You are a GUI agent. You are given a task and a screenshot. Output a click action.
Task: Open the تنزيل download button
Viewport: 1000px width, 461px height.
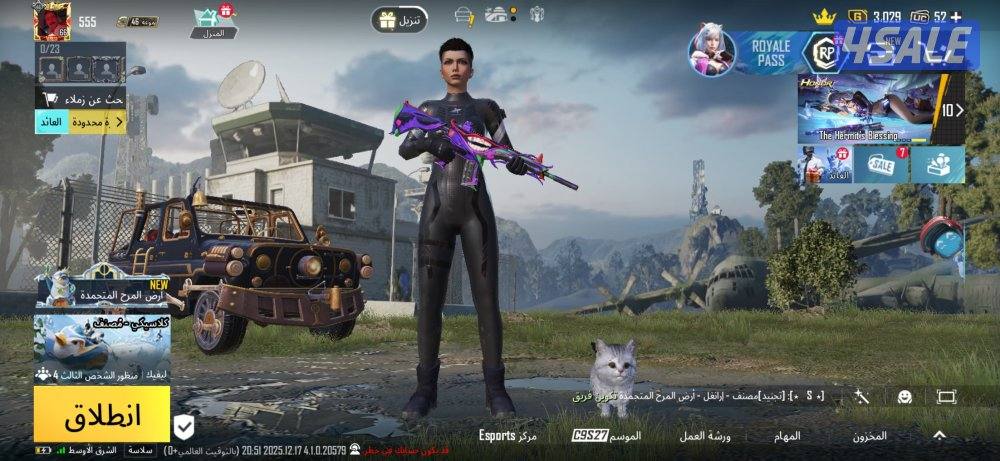click(x=400, y=19)
